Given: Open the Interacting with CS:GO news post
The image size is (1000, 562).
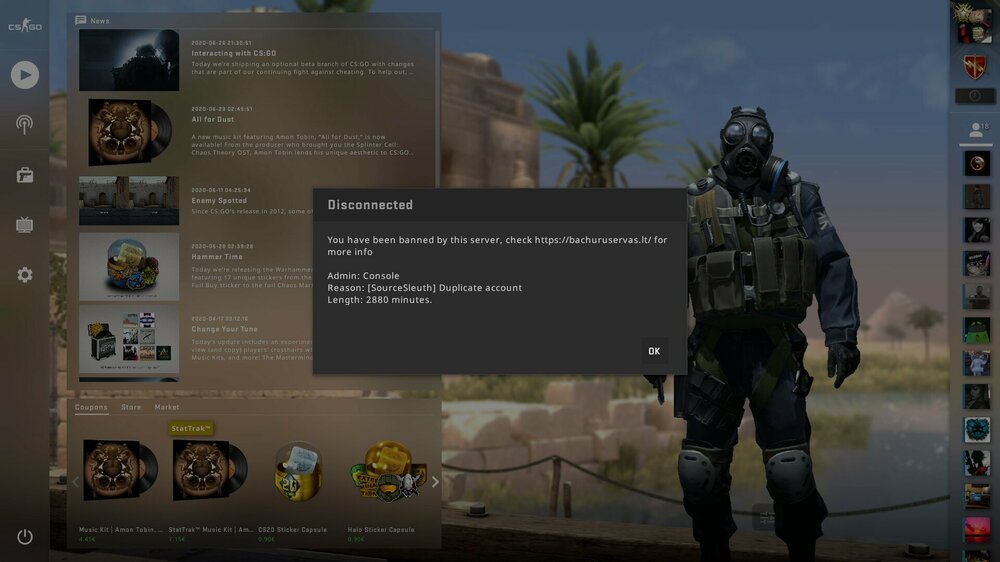Looking at the screenshot, I should coord(234,53).
